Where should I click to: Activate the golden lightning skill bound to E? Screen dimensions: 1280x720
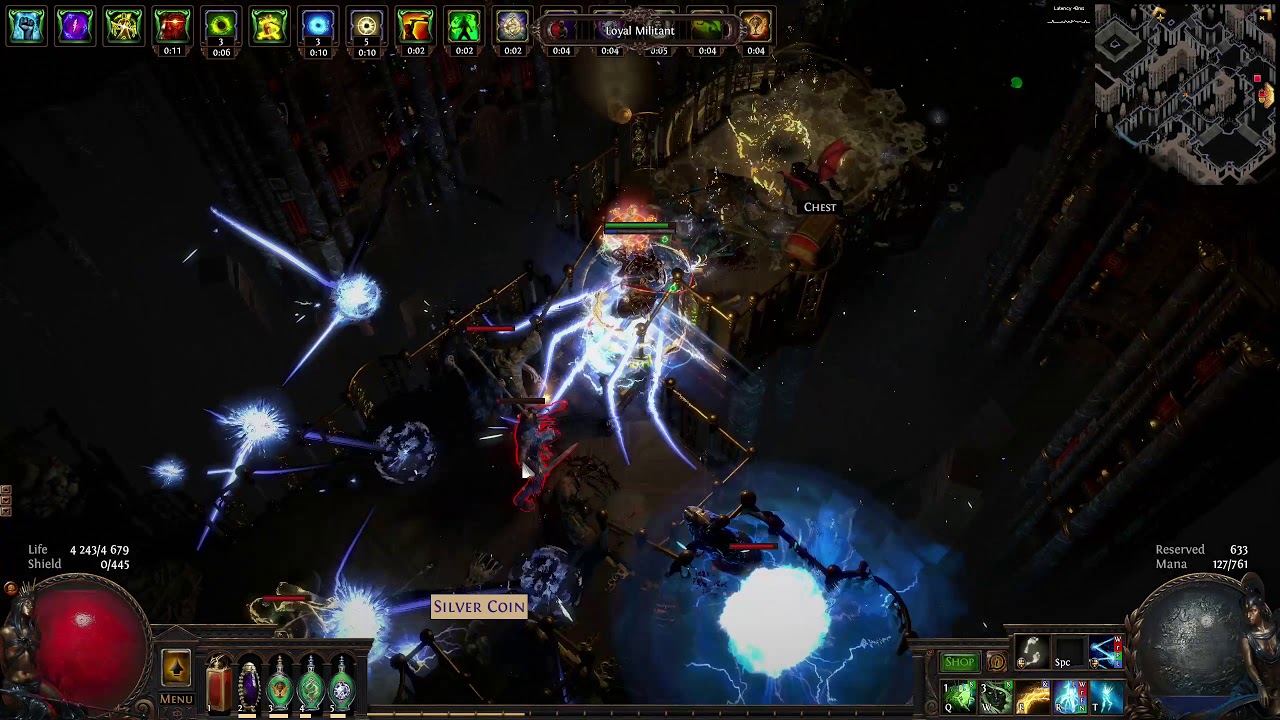coord(1033,696)
